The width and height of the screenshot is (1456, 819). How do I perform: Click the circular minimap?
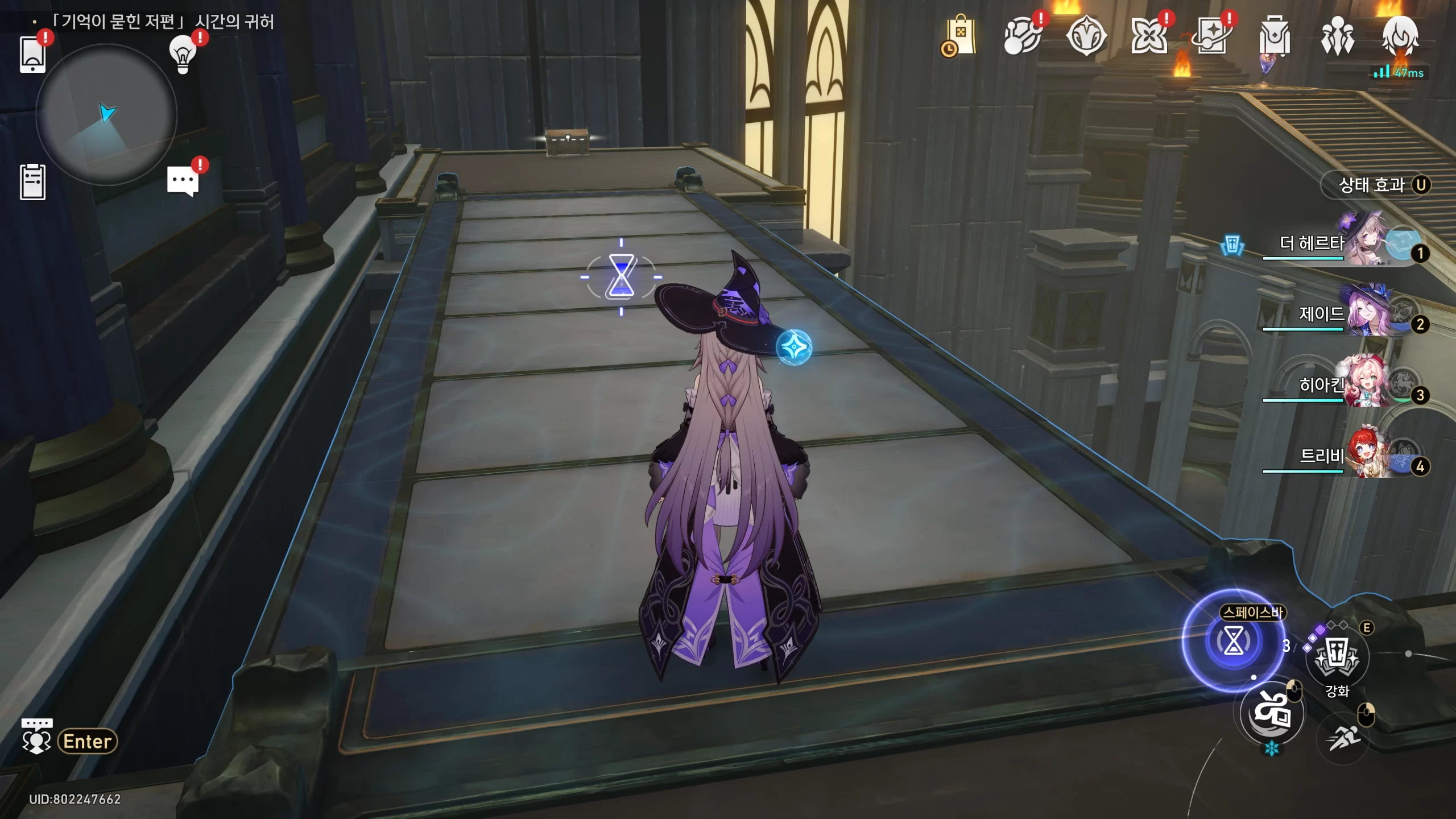coord(106,115)
